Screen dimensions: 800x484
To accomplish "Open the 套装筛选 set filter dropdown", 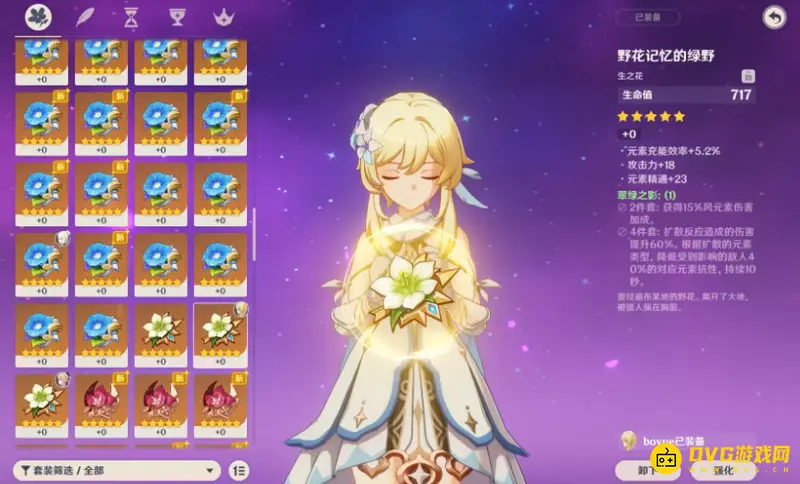I will (115, 470).
